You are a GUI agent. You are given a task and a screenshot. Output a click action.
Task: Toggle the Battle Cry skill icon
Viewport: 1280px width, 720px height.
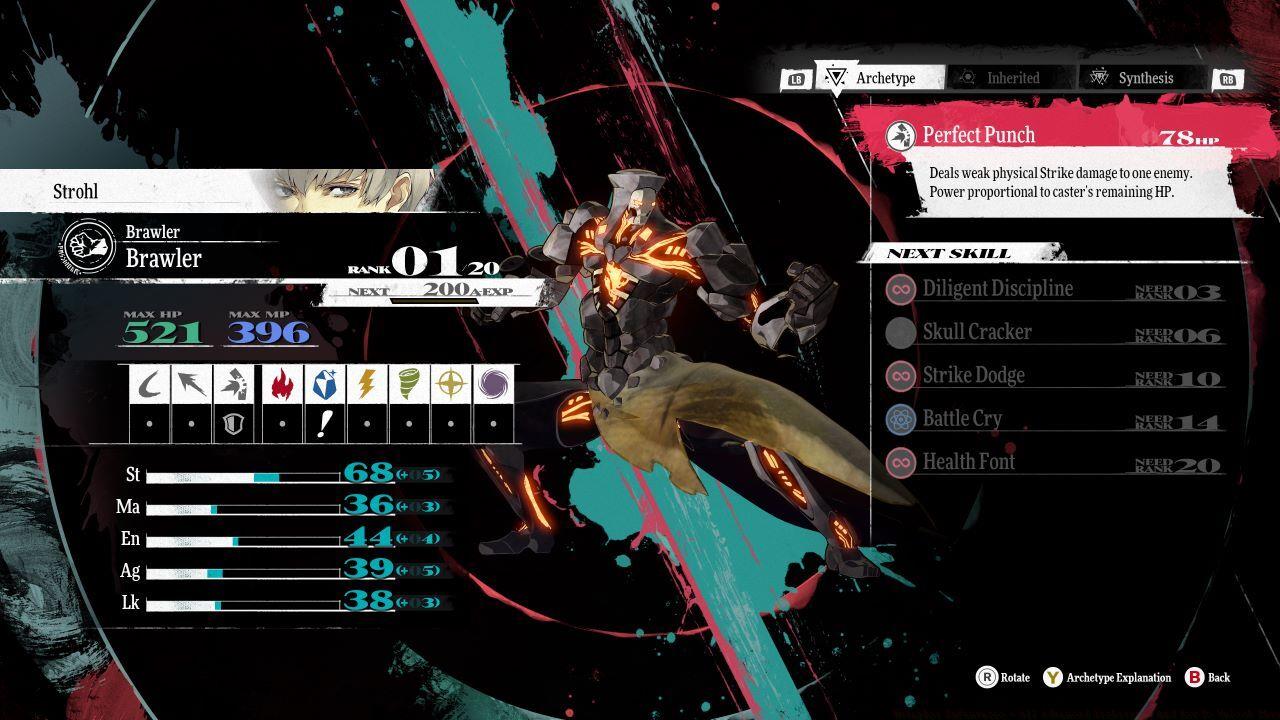(x=899, y=418)
